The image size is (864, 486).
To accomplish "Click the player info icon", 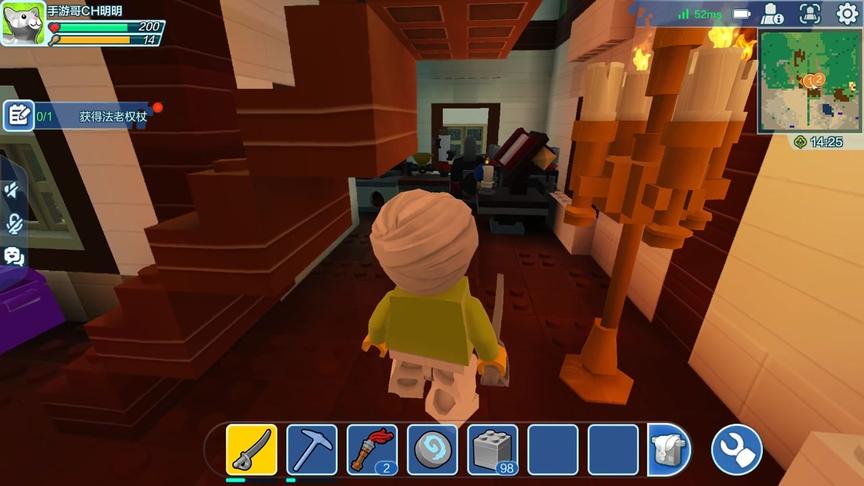I will pyautogui.click(x=772, y=13).
